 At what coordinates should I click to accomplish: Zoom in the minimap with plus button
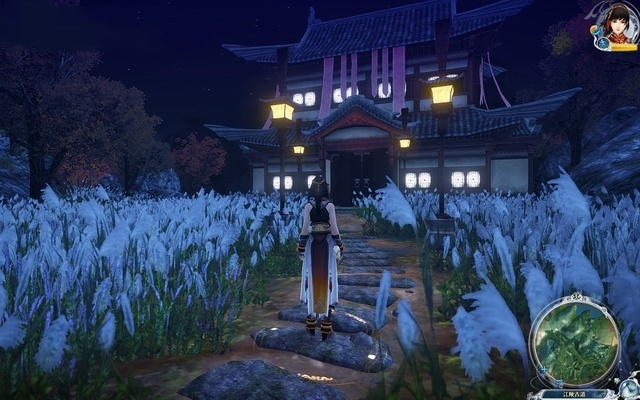coord(544,369)
